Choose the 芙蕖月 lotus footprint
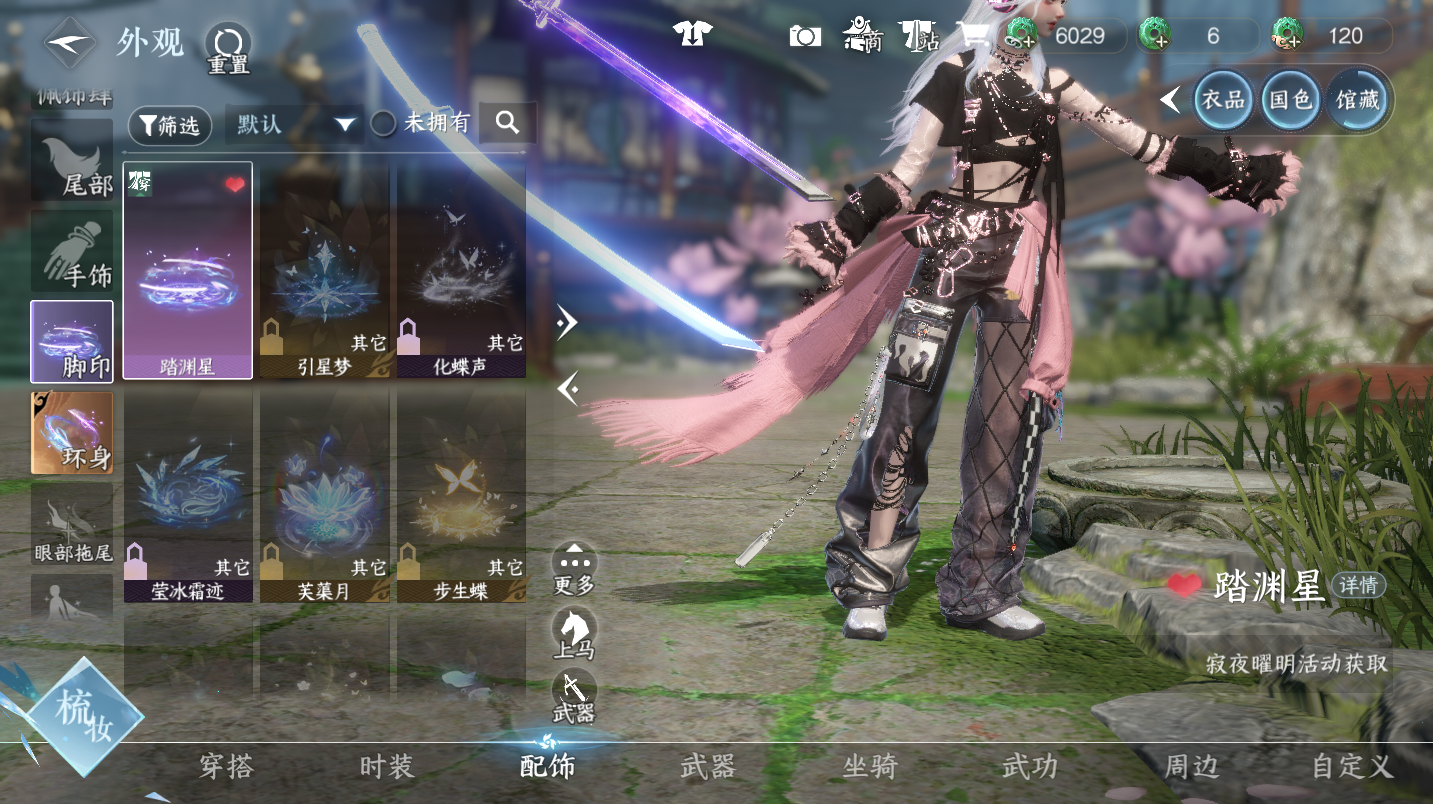The image size is (1433, 804). click(x=324, y=495)
